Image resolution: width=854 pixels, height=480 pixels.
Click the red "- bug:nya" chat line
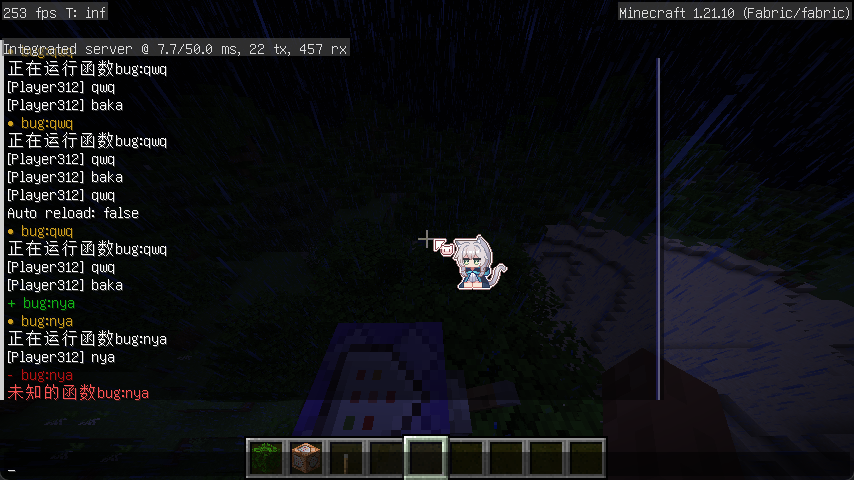[41, 375]
